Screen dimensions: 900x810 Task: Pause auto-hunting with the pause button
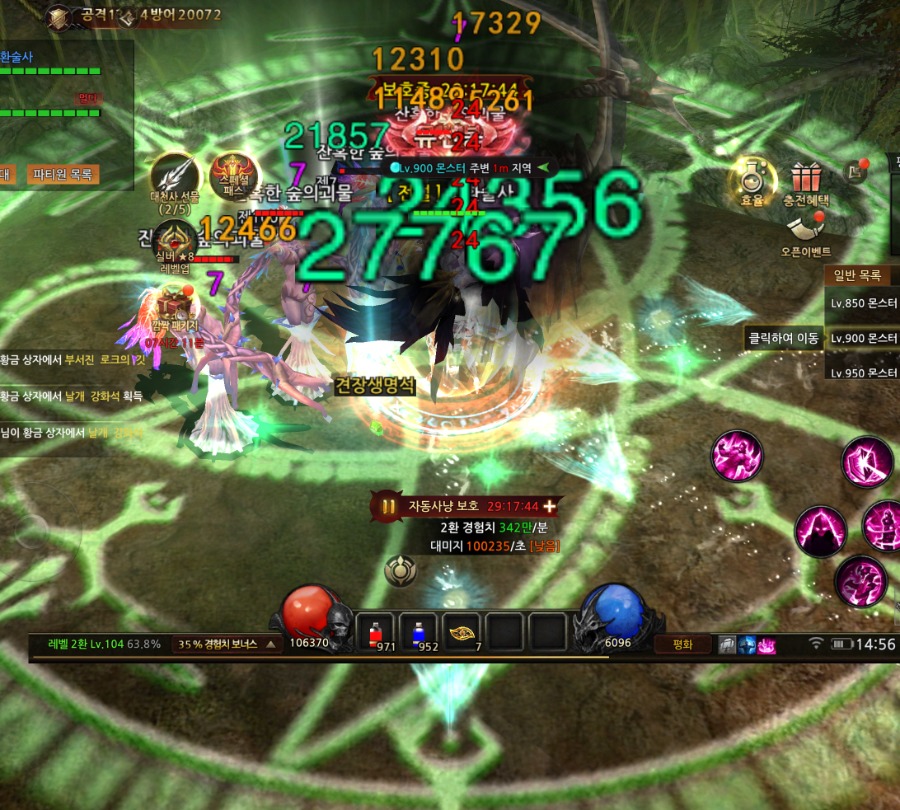[387, 506]
